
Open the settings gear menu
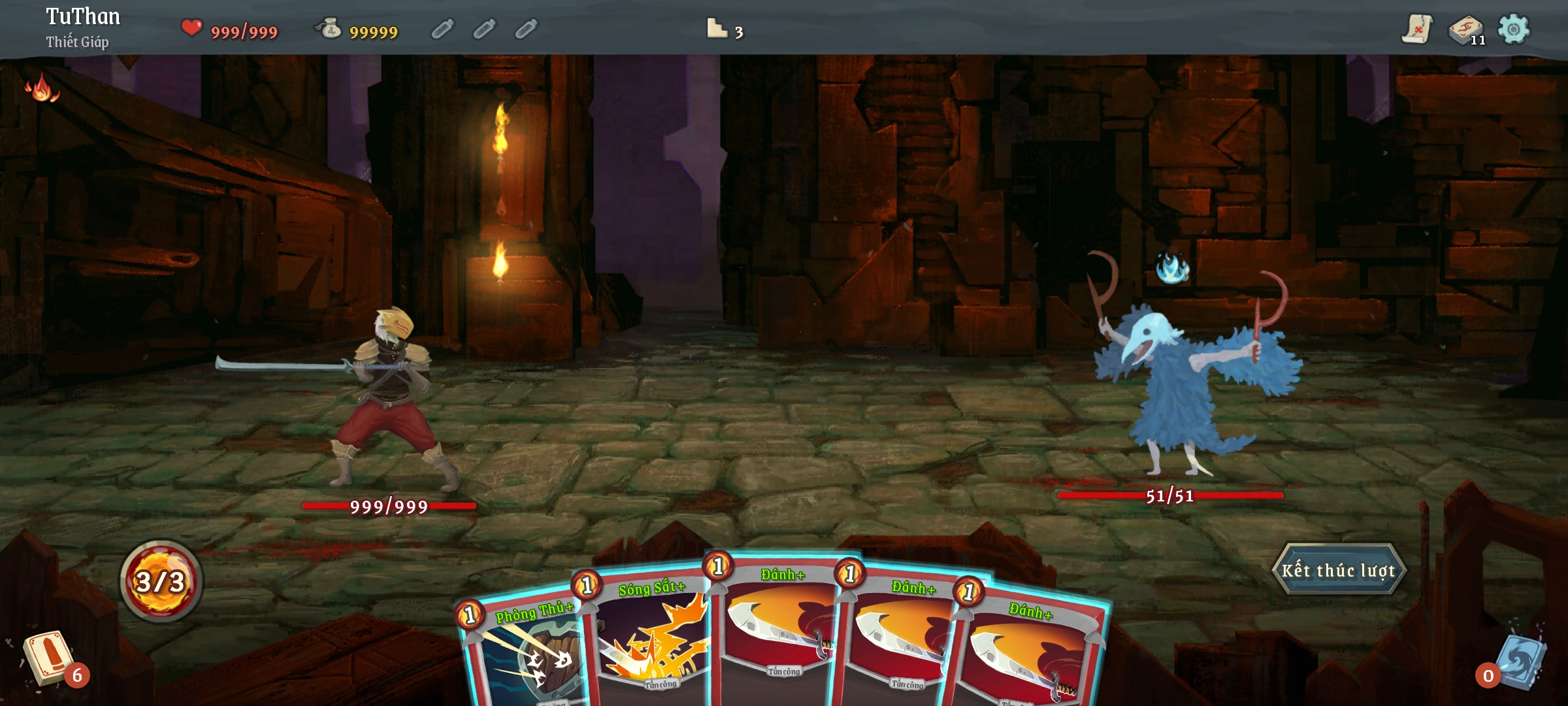tap(1513, 29)
